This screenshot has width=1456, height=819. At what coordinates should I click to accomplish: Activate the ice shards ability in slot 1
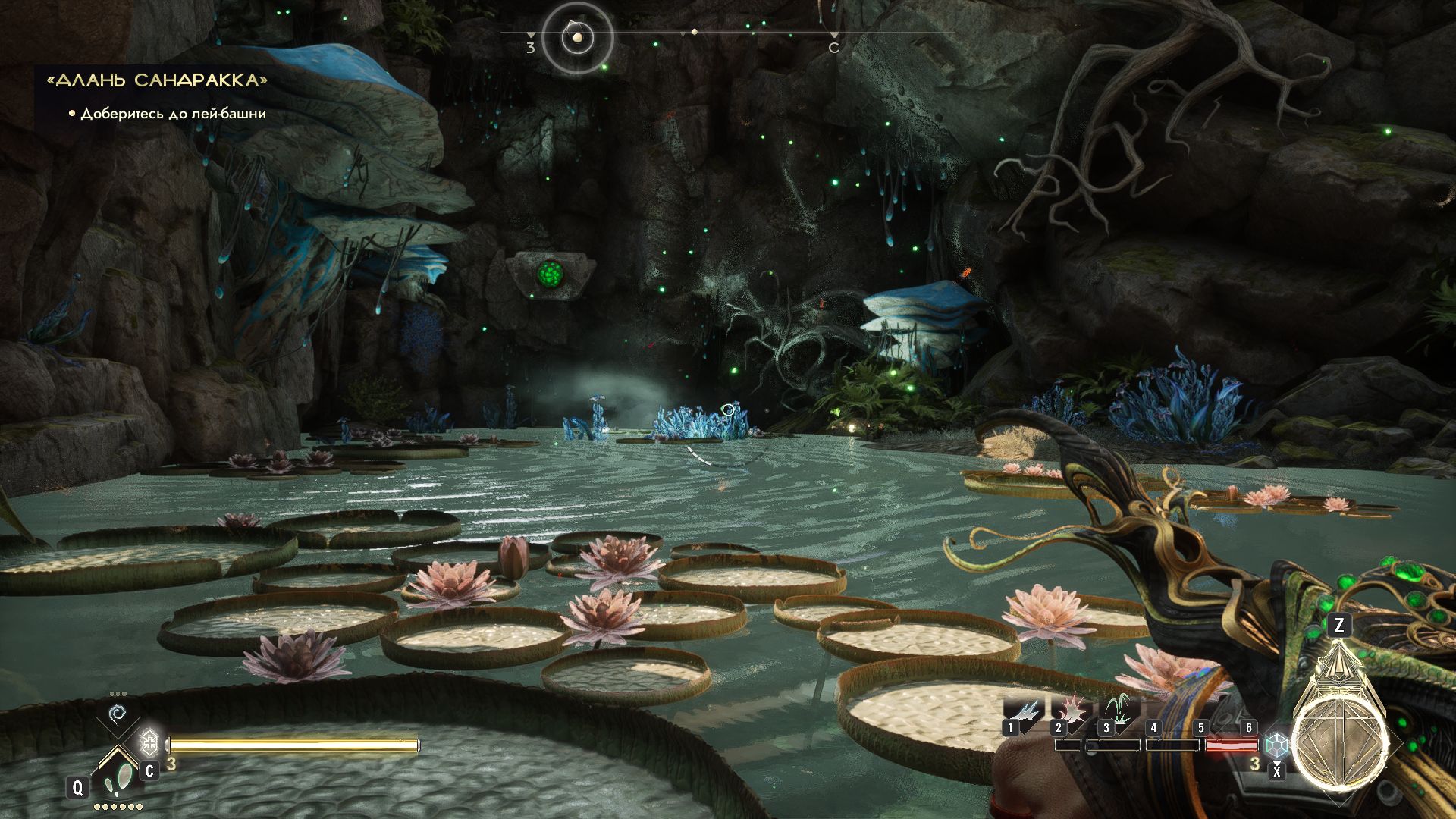[x=1023, y=712]
